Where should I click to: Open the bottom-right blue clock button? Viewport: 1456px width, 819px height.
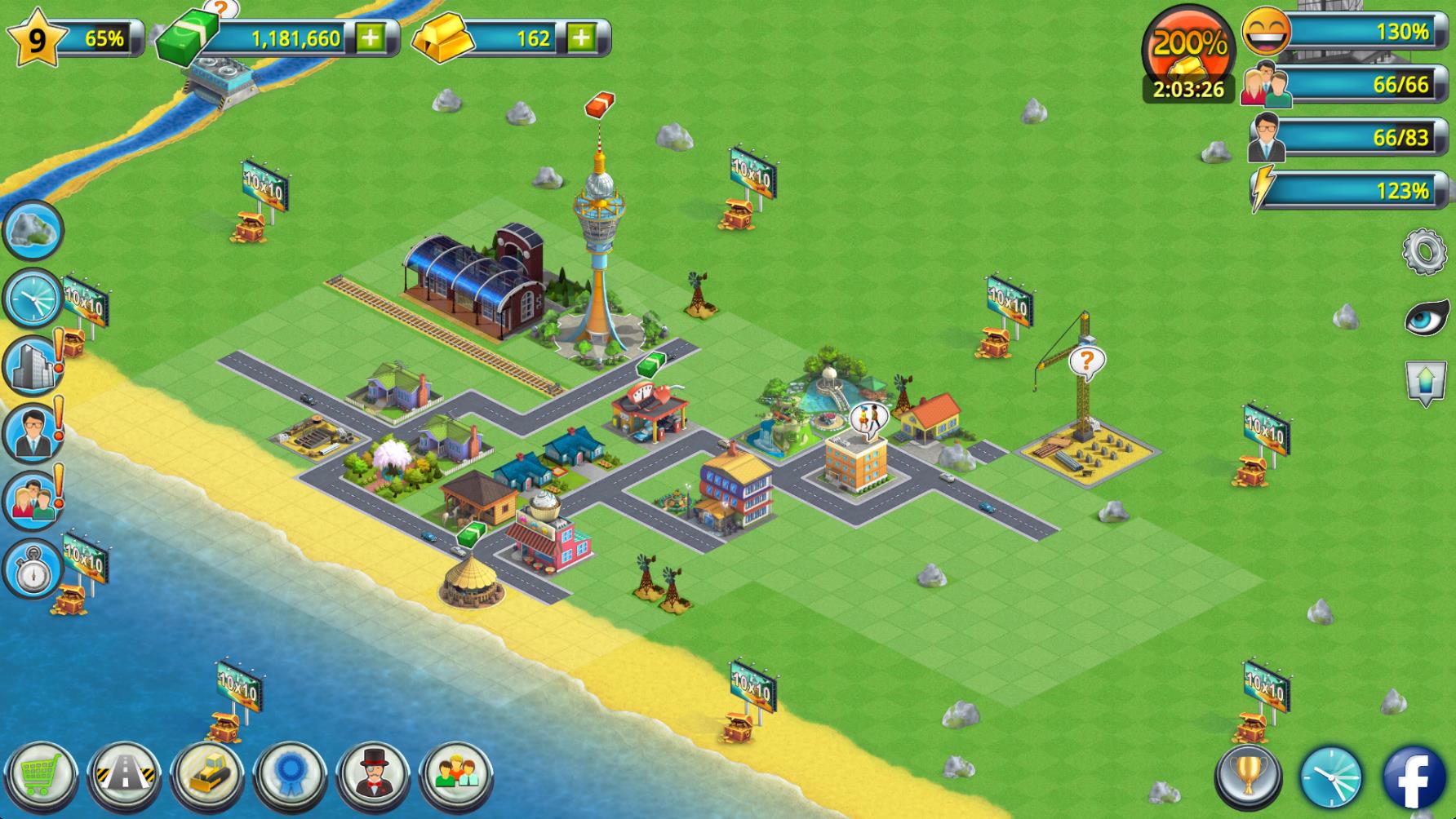pyautogui.click(x=1330, y=777)
